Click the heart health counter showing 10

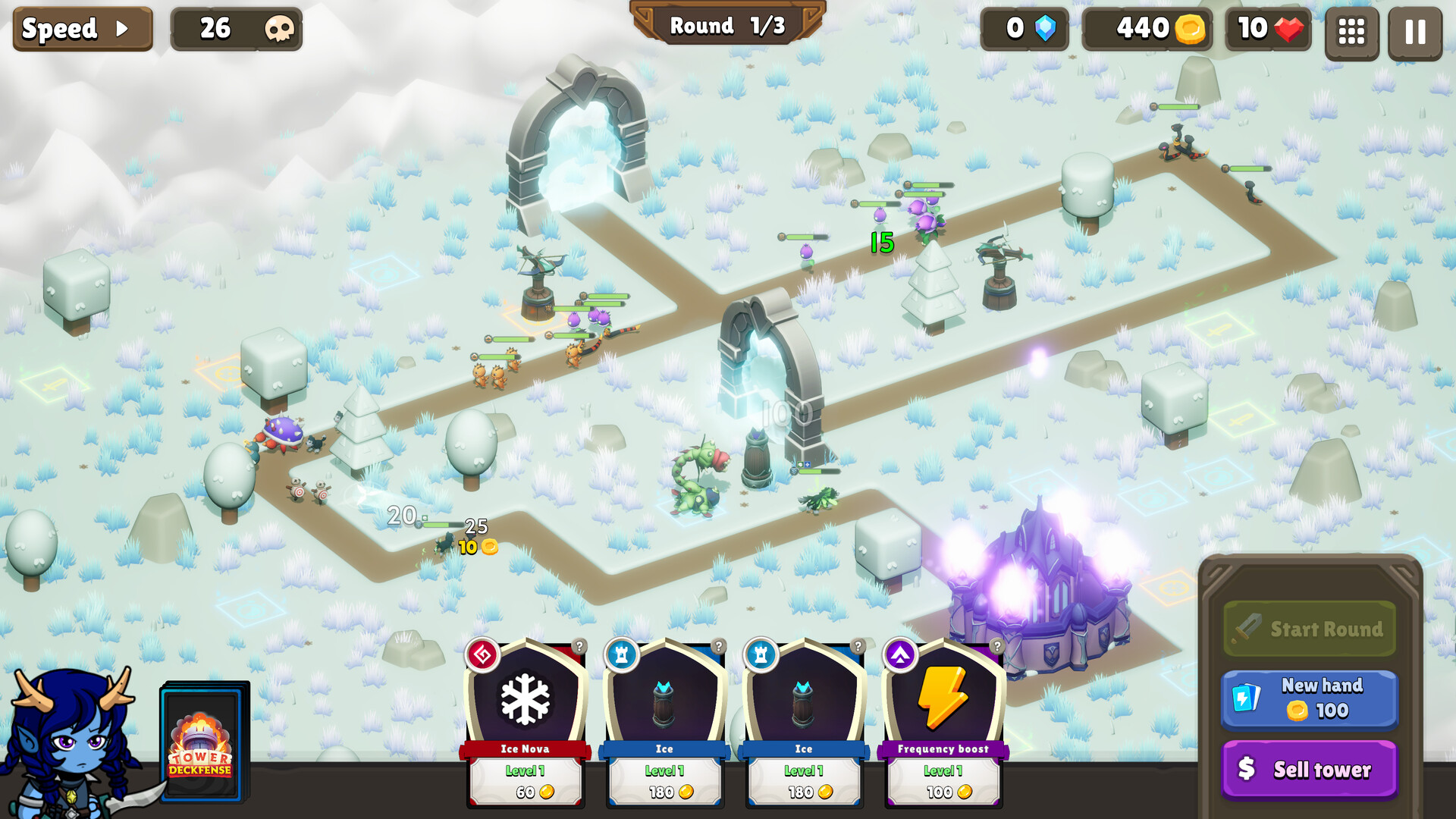pos(1268,30)
